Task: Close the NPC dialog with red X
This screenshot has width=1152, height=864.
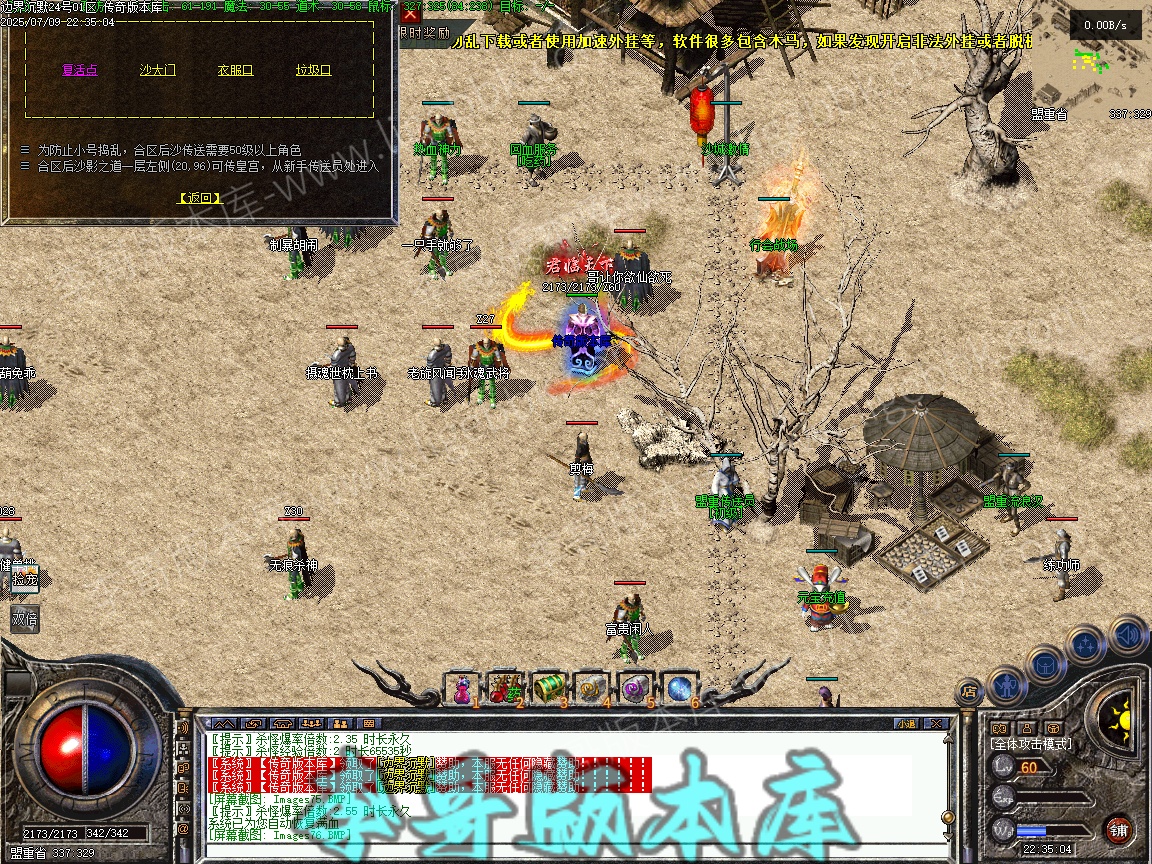Action: tap(410, 14)
